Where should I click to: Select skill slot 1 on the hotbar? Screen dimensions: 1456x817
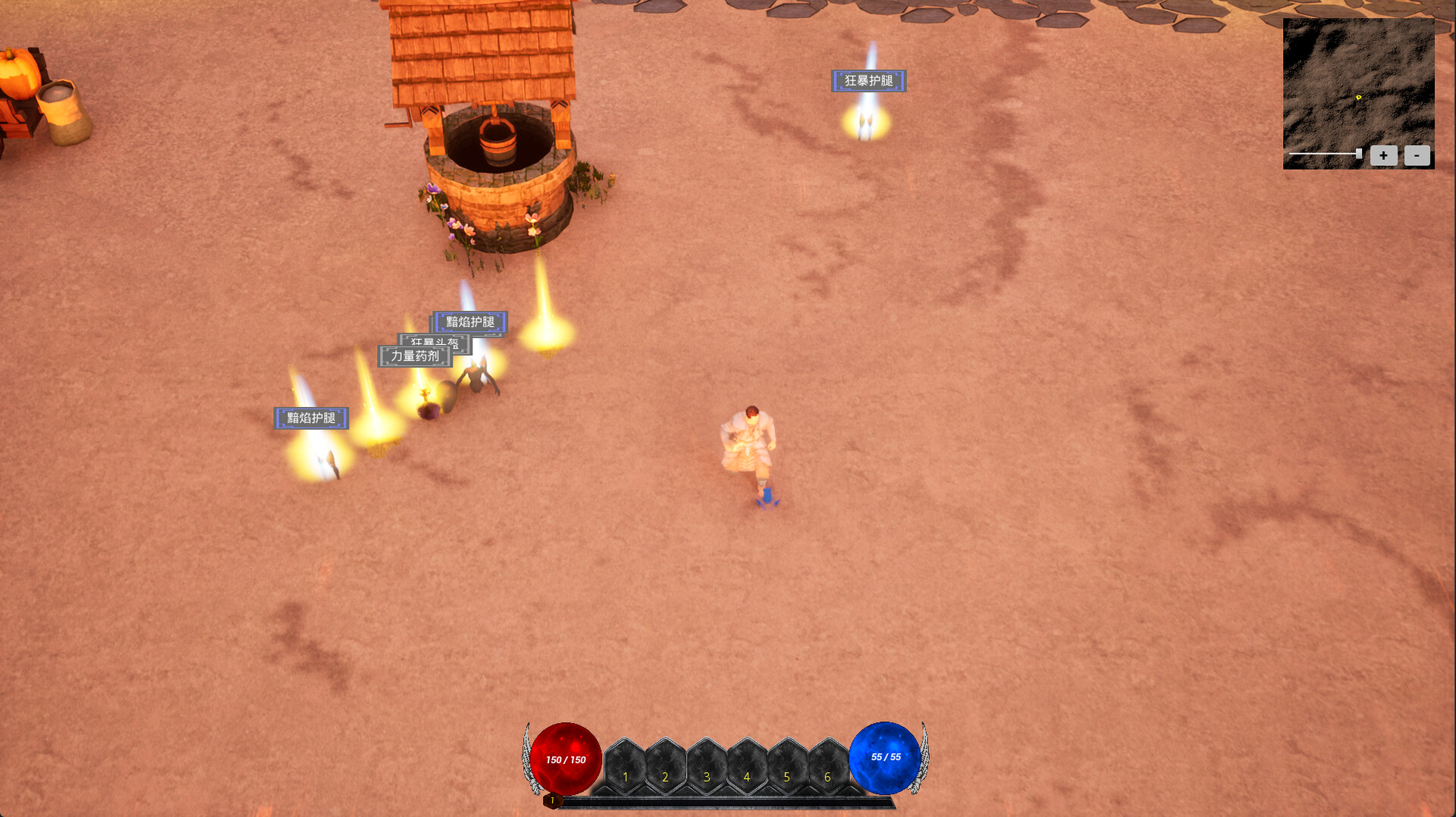(625, 767)
